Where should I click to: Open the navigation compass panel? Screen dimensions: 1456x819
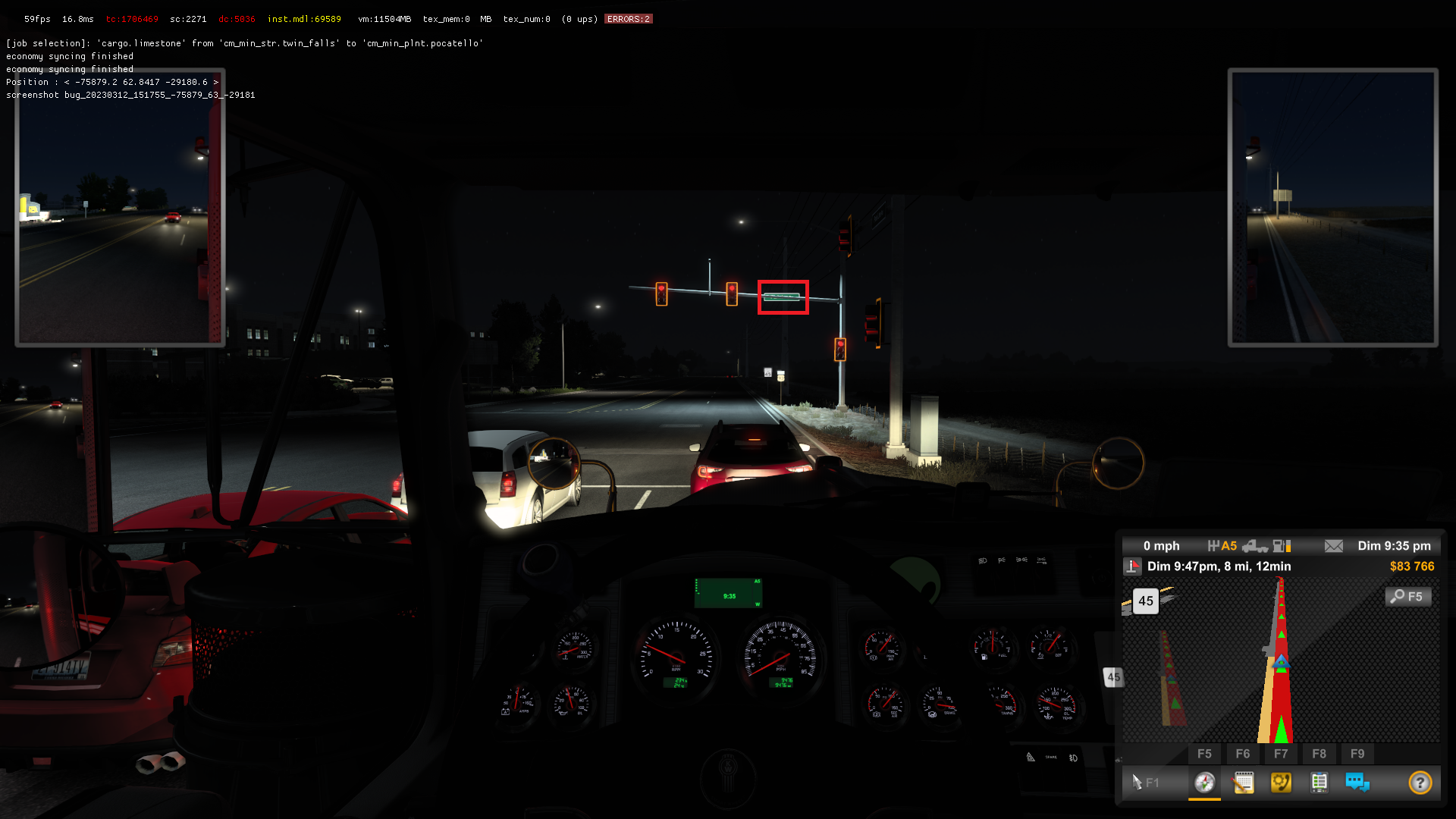point(1205,782)
